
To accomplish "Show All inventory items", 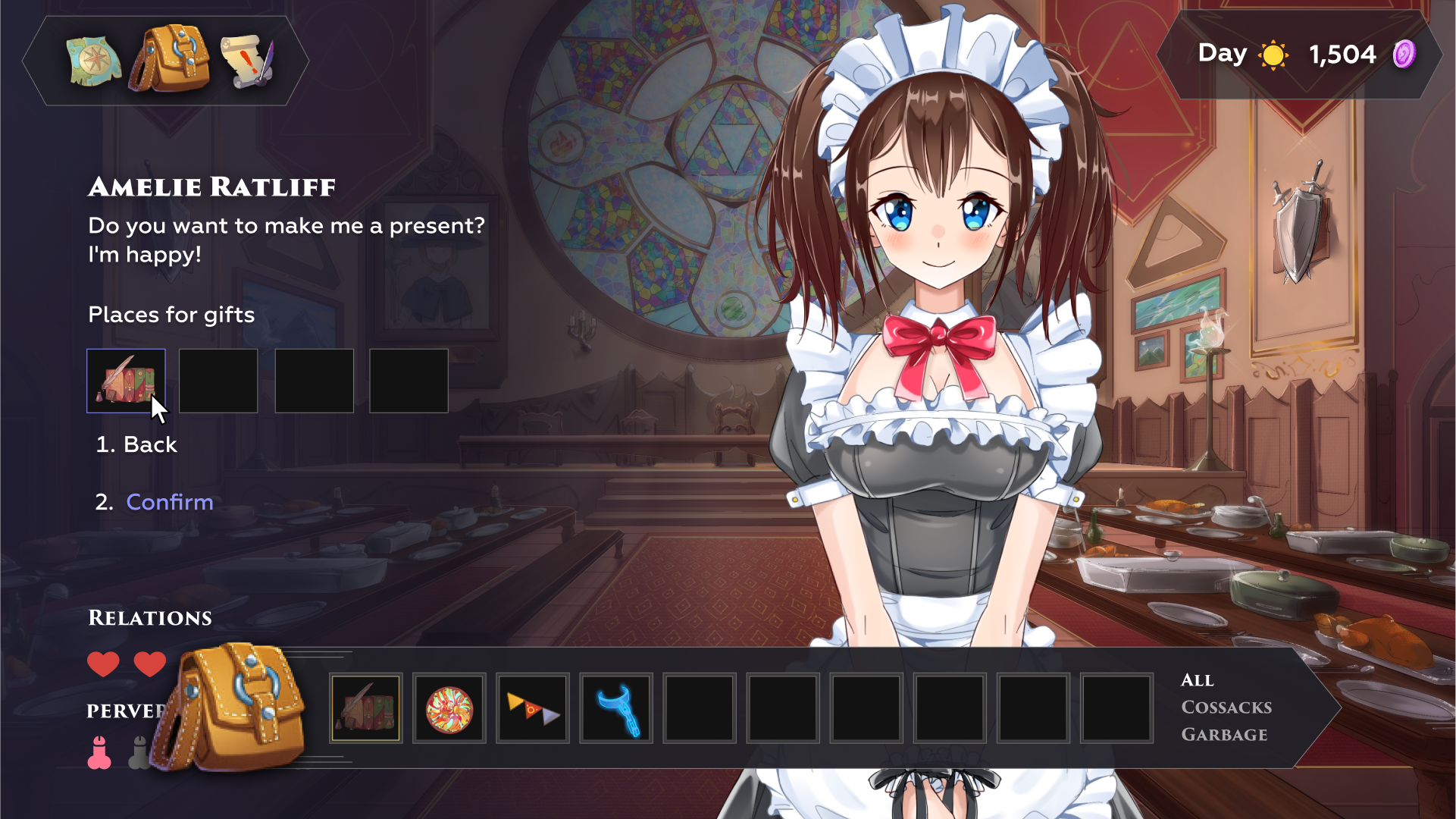I will 1198,680.
